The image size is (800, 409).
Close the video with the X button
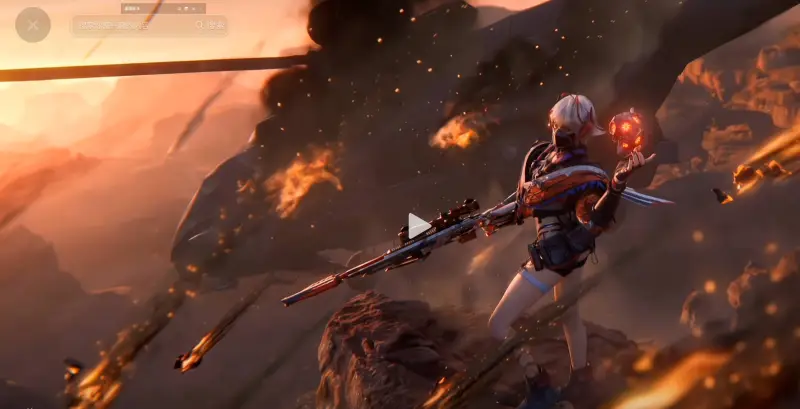tap(33, 25)
